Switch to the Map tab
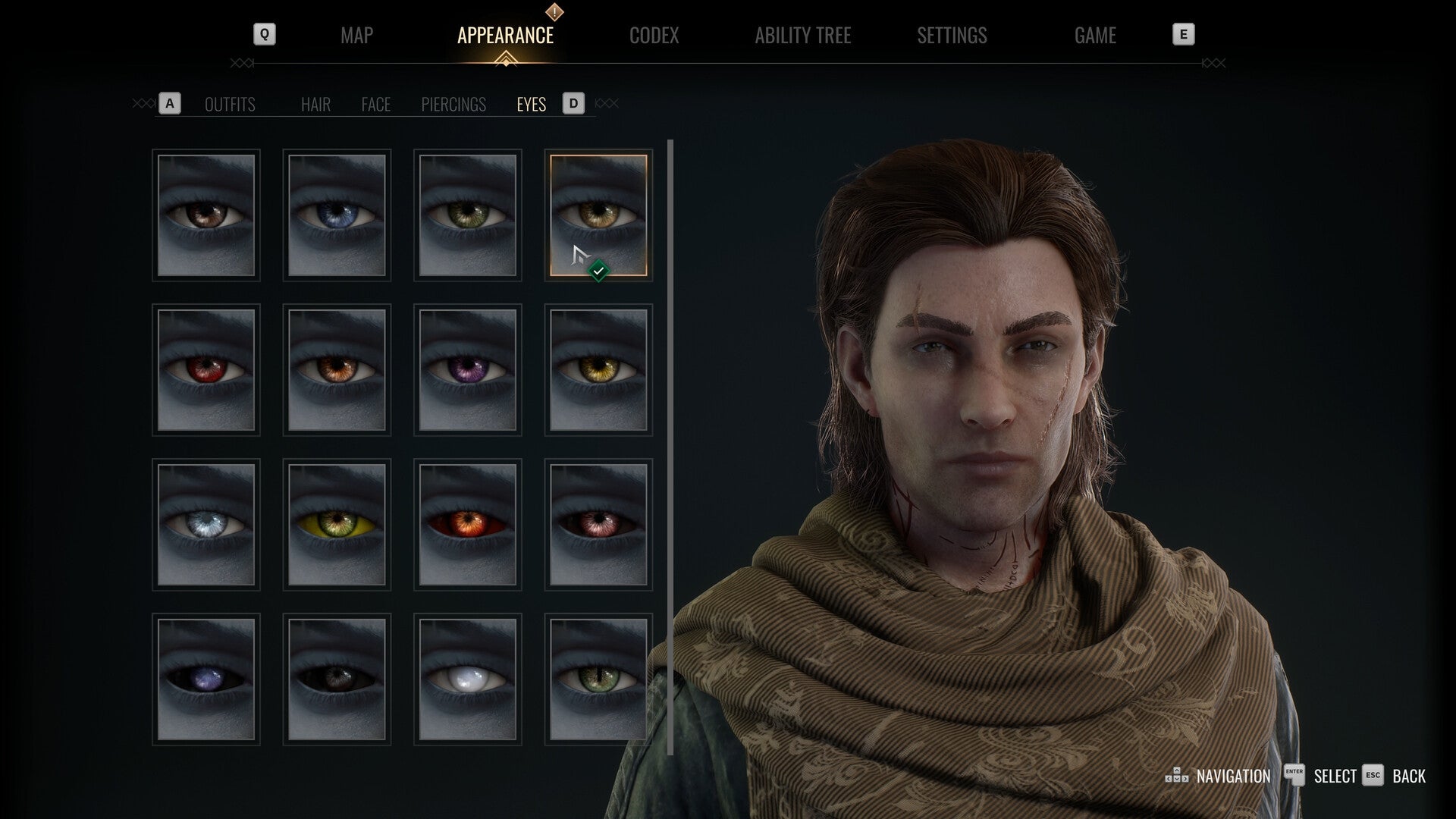The width and height of the screenshot is (1456, 819). click(x=356, y=35)
